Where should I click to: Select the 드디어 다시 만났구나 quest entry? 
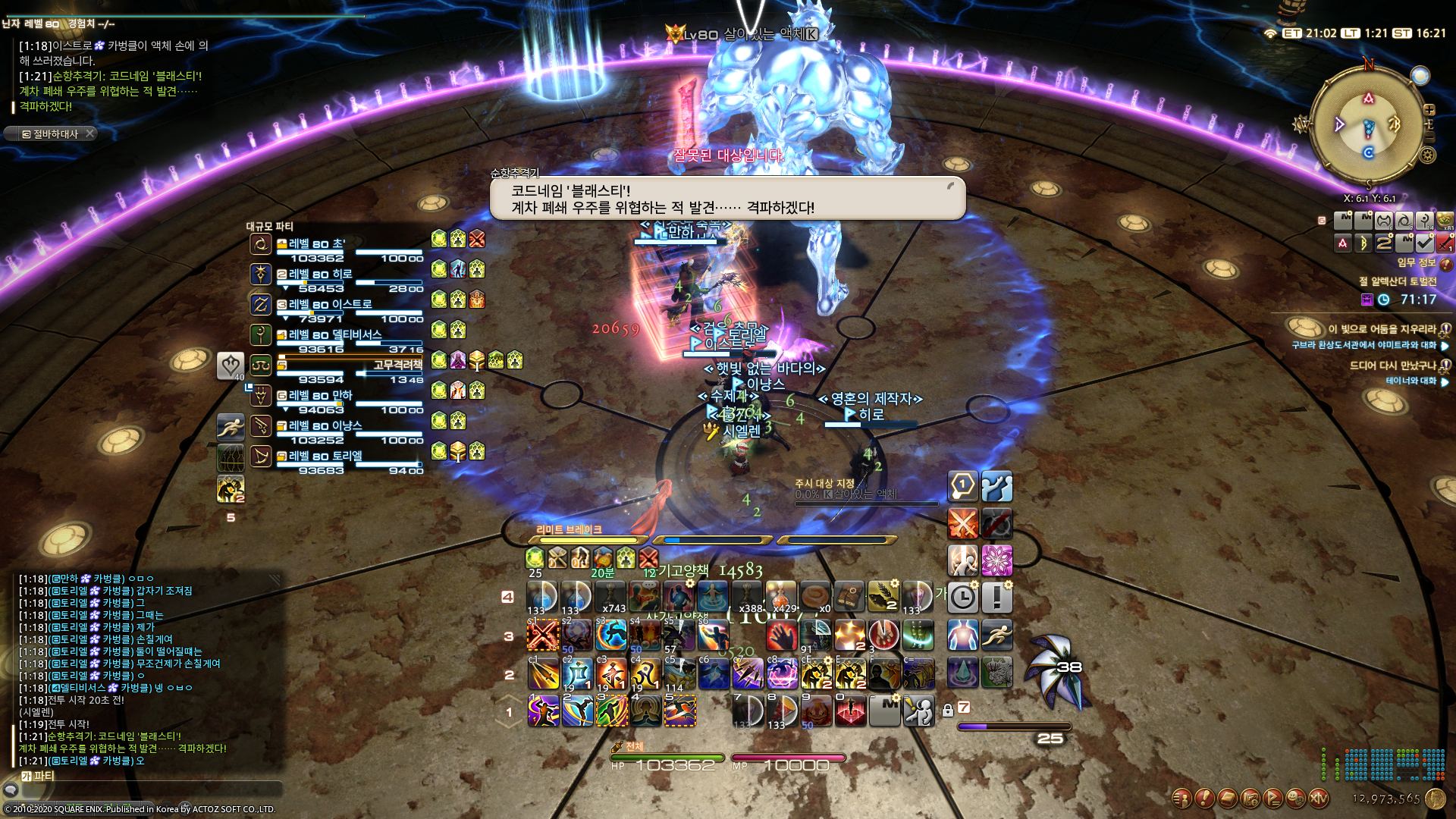click(x=1392, y=366)
